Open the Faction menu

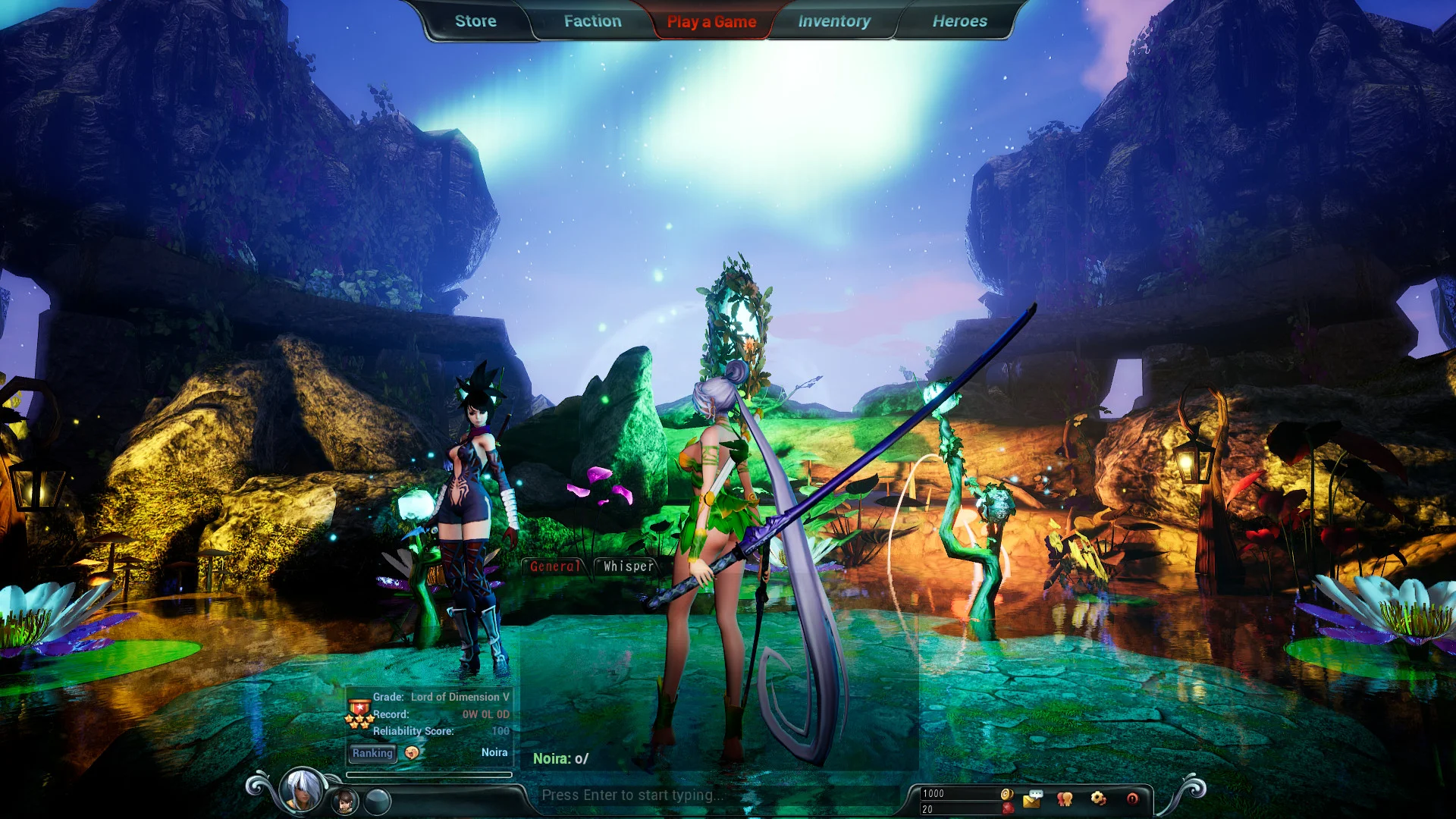coord(591,20)
